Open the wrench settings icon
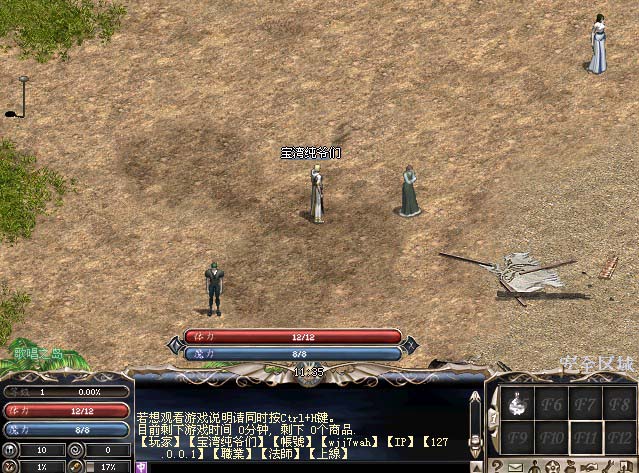The image size is (639, 473). (x=609, y=466)
